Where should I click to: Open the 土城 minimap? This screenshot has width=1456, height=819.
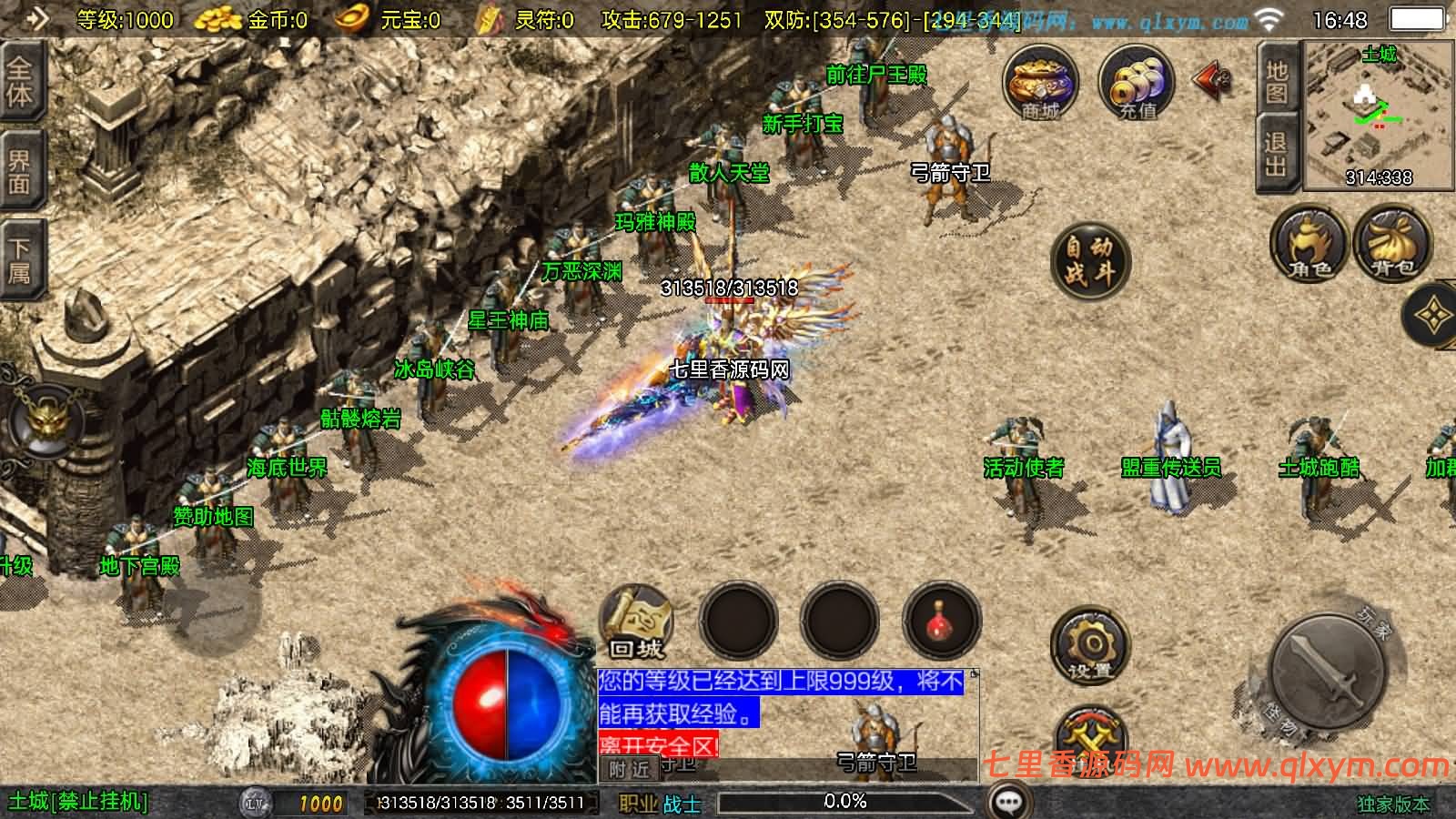click(1378, 116)
